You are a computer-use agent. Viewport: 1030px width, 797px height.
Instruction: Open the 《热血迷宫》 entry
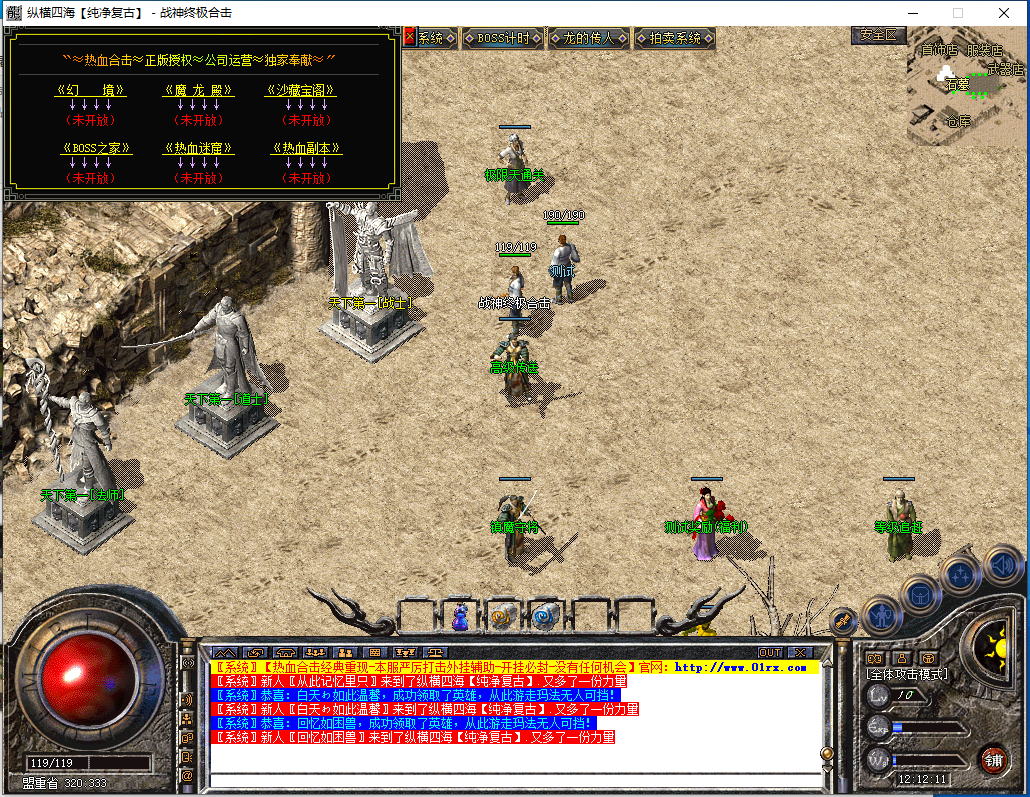point(198,148)
